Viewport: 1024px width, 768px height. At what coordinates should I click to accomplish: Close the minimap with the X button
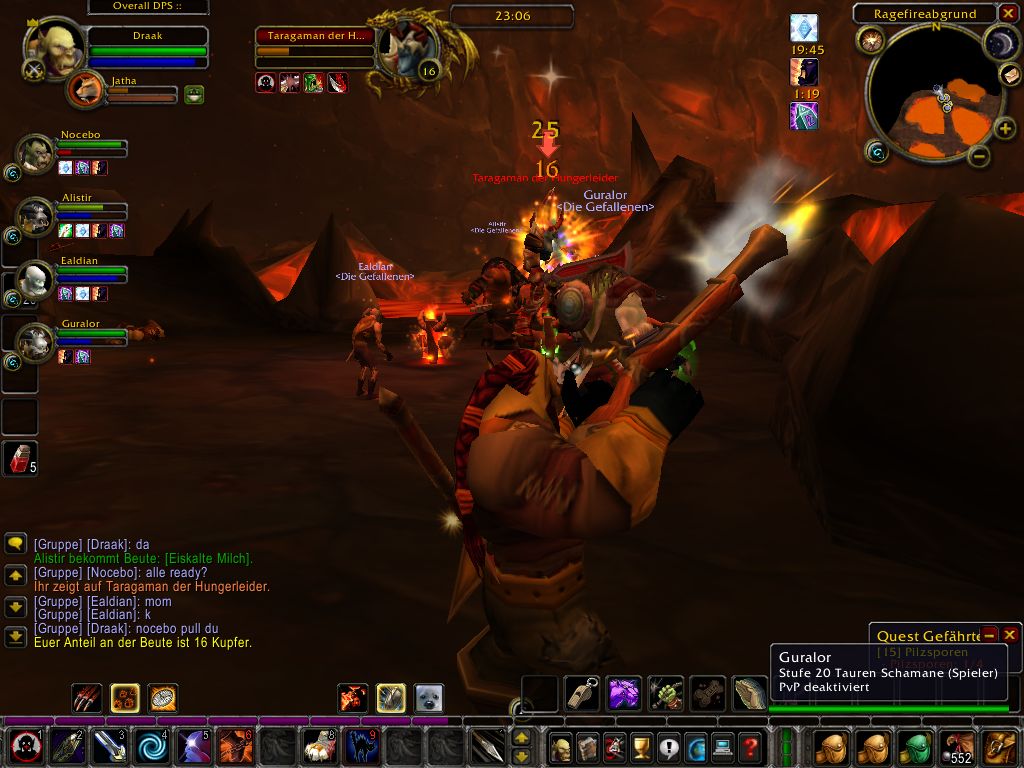click(1010, 13)
